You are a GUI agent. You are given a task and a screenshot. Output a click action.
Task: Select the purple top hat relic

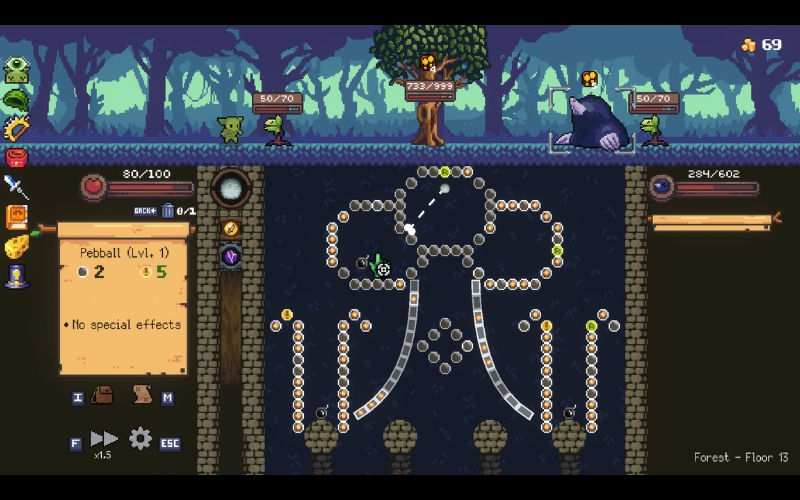click(16, 277)
